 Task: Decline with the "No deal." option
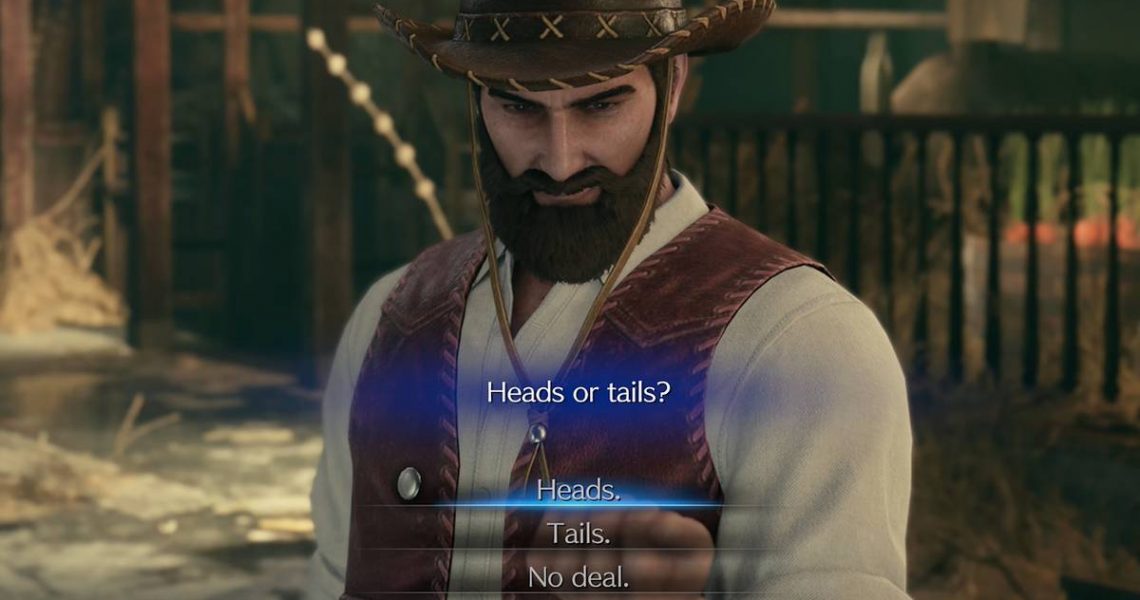point(578,577)
